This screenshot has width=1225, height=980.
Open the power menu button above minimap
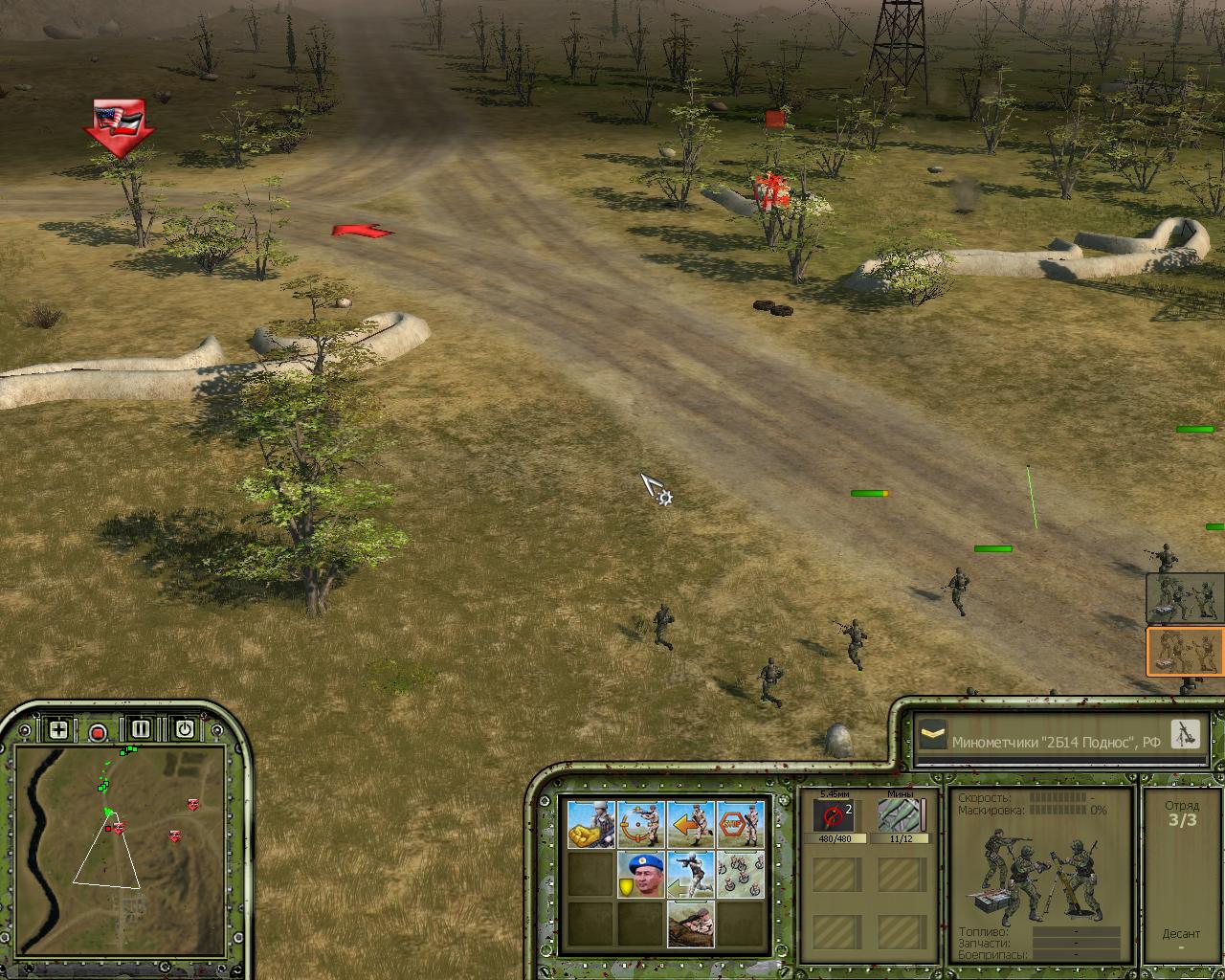184,729
